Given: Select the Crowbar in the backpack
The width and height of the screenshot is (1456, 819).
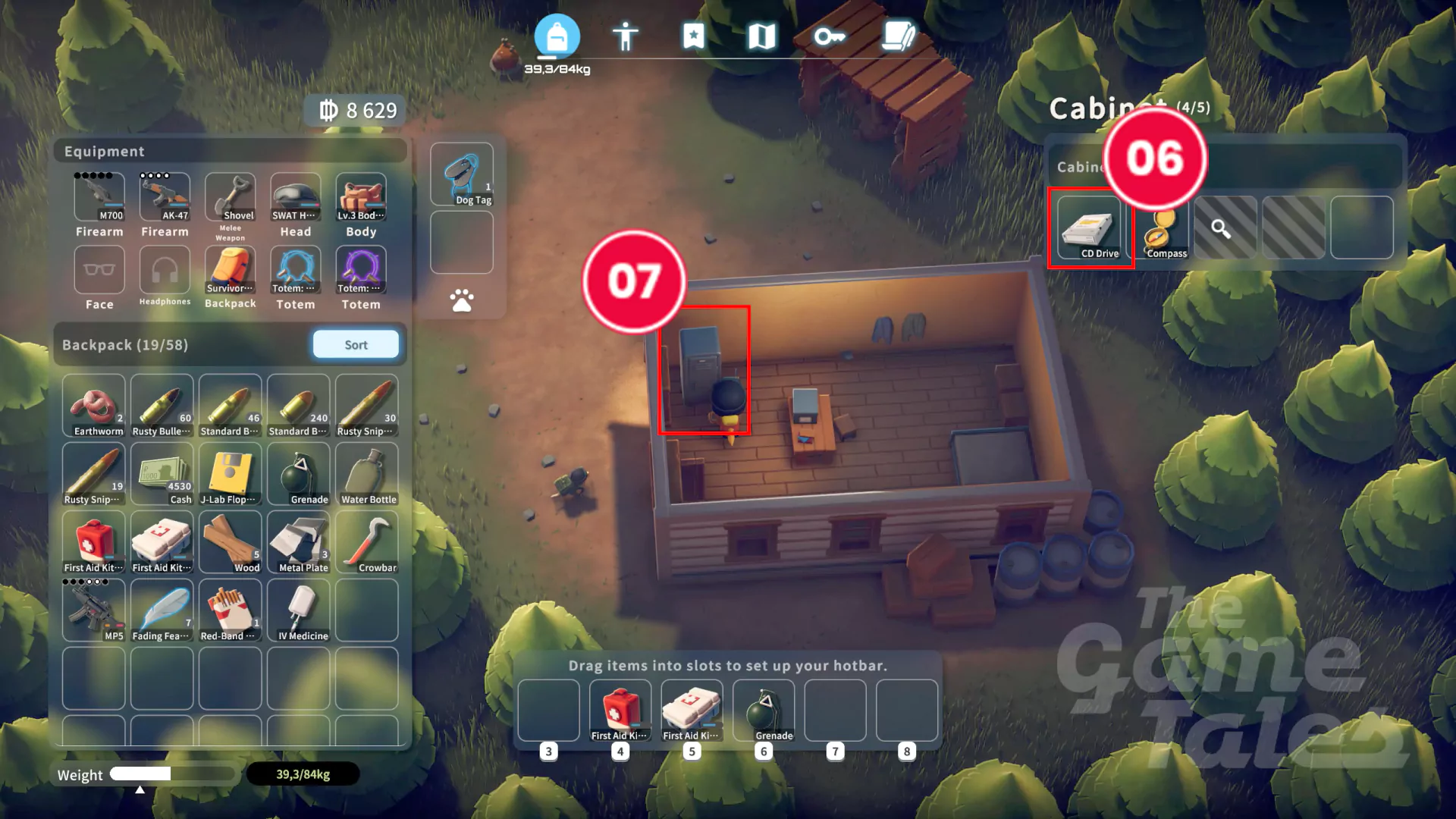Looking at the screenshot, I should point(367,542).
